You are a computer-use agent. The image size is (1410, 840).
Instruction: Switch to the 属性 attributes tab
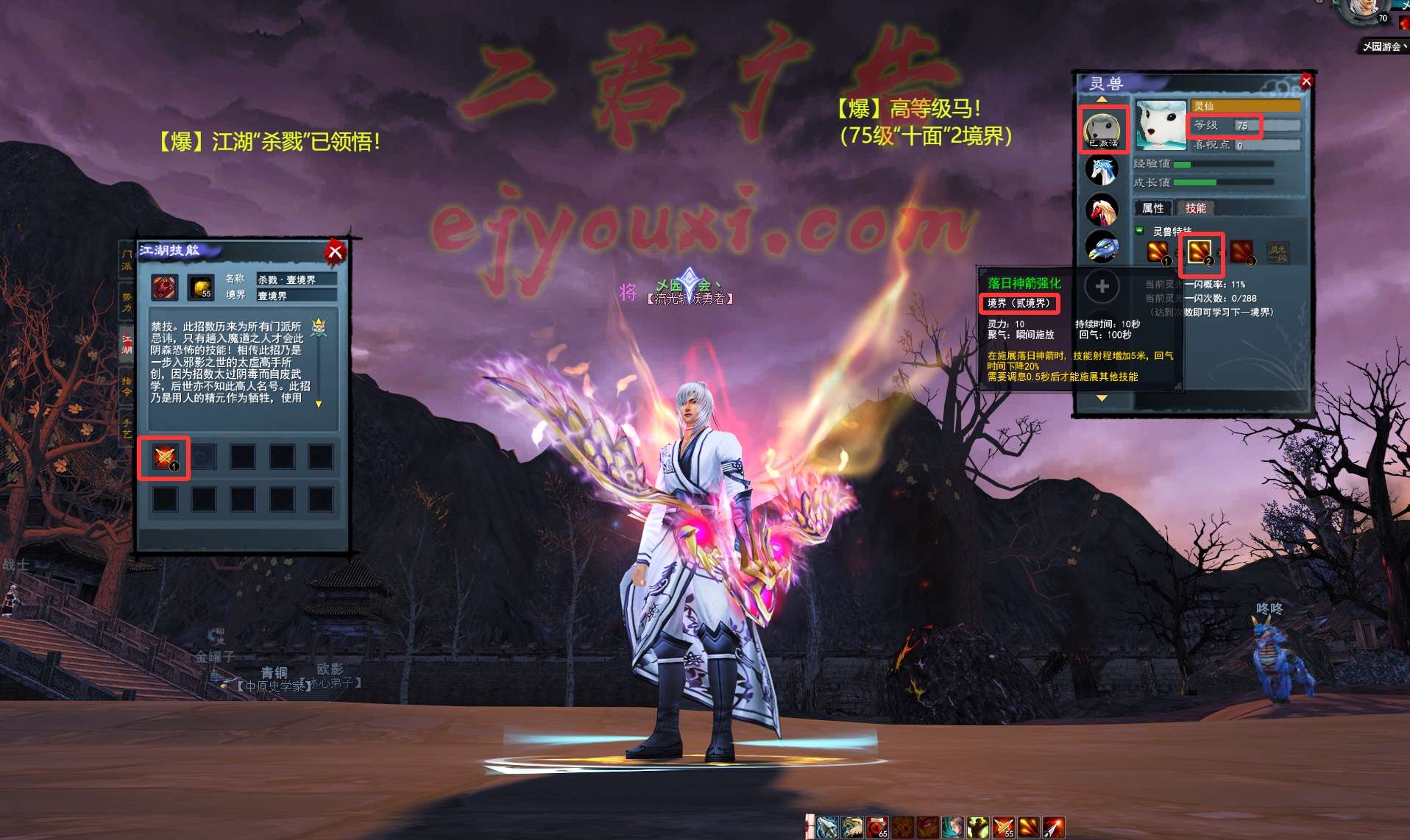(1152, 208)
